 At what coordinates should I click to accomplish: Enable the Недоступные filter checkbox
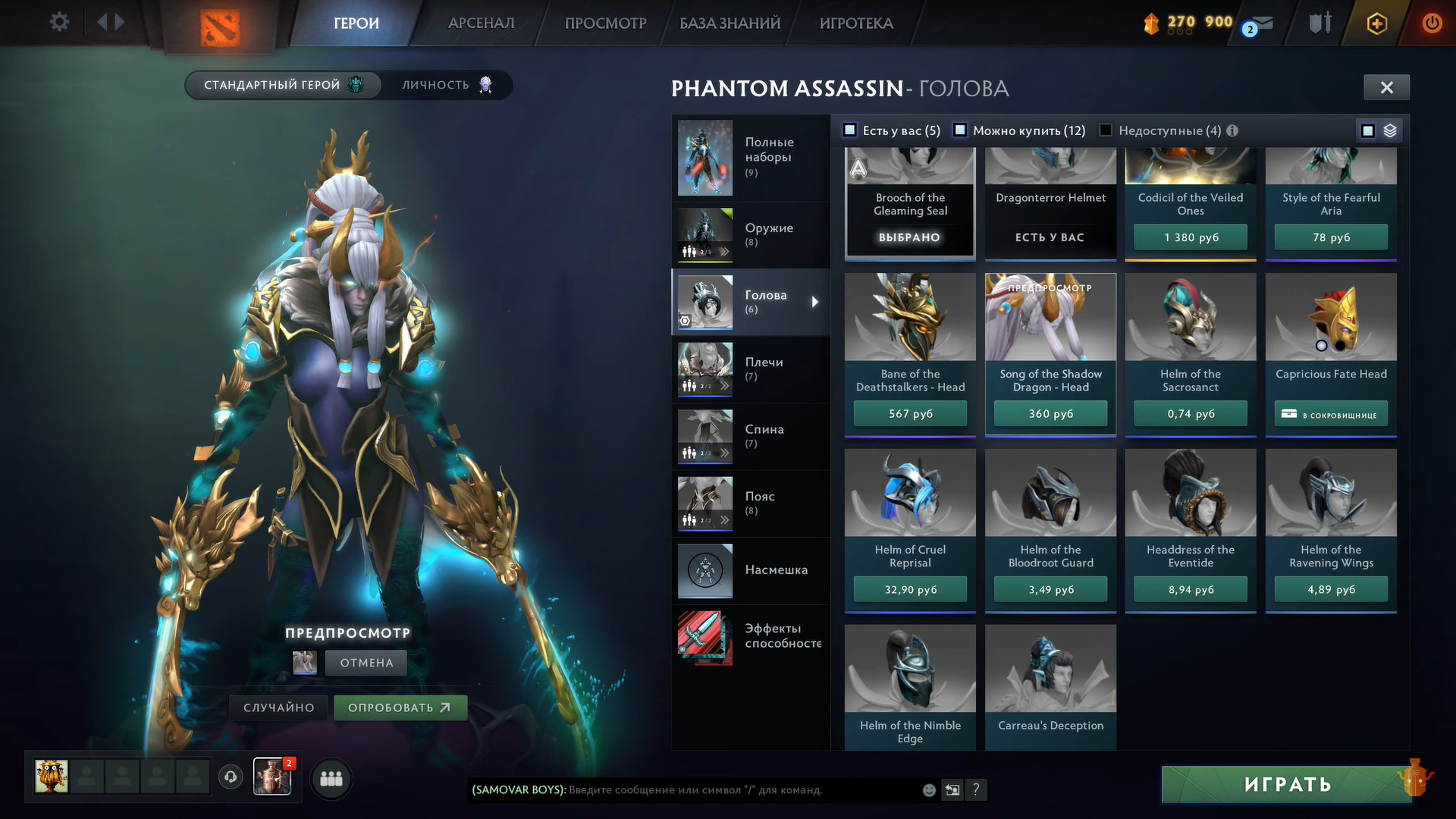[x=1106, y=130]
